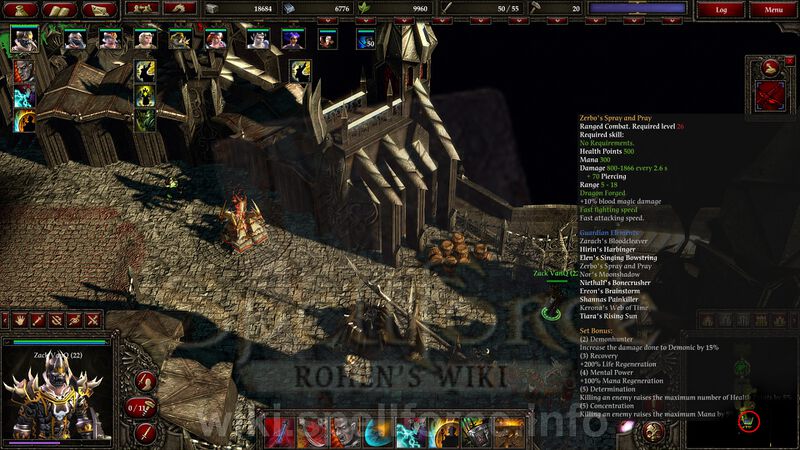Select the main avatar portrait at top-left

[x=22, y=42]
